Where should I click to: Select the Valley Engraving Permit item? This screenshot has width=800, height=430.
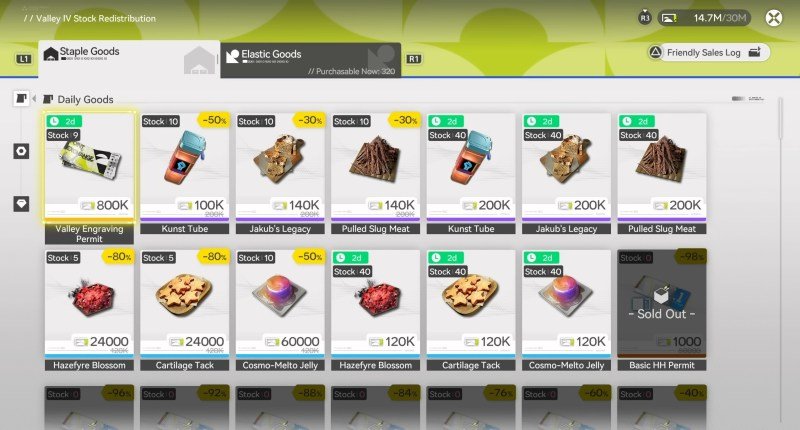click(x=89, y=167)
